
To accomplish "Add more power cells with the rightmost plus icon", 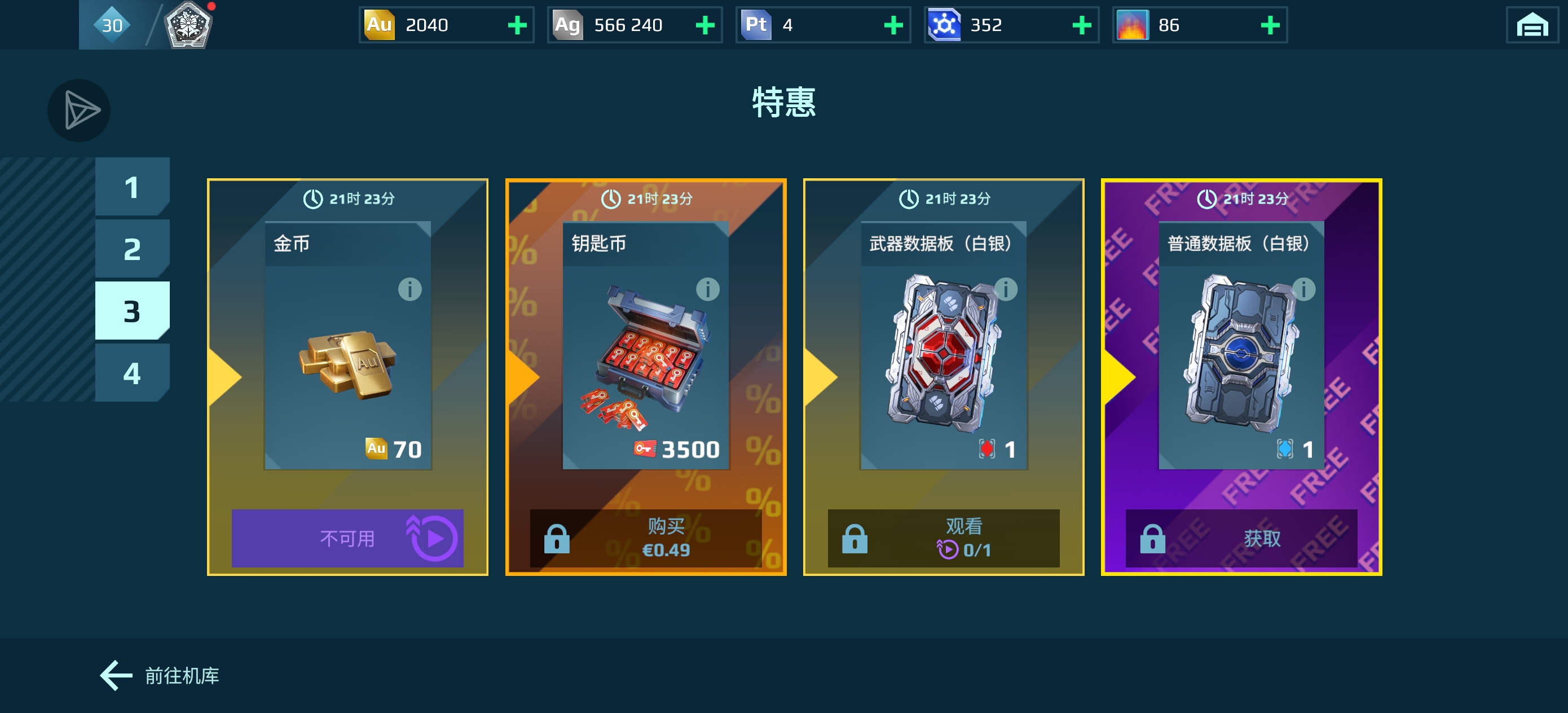I will (1270, 25).
